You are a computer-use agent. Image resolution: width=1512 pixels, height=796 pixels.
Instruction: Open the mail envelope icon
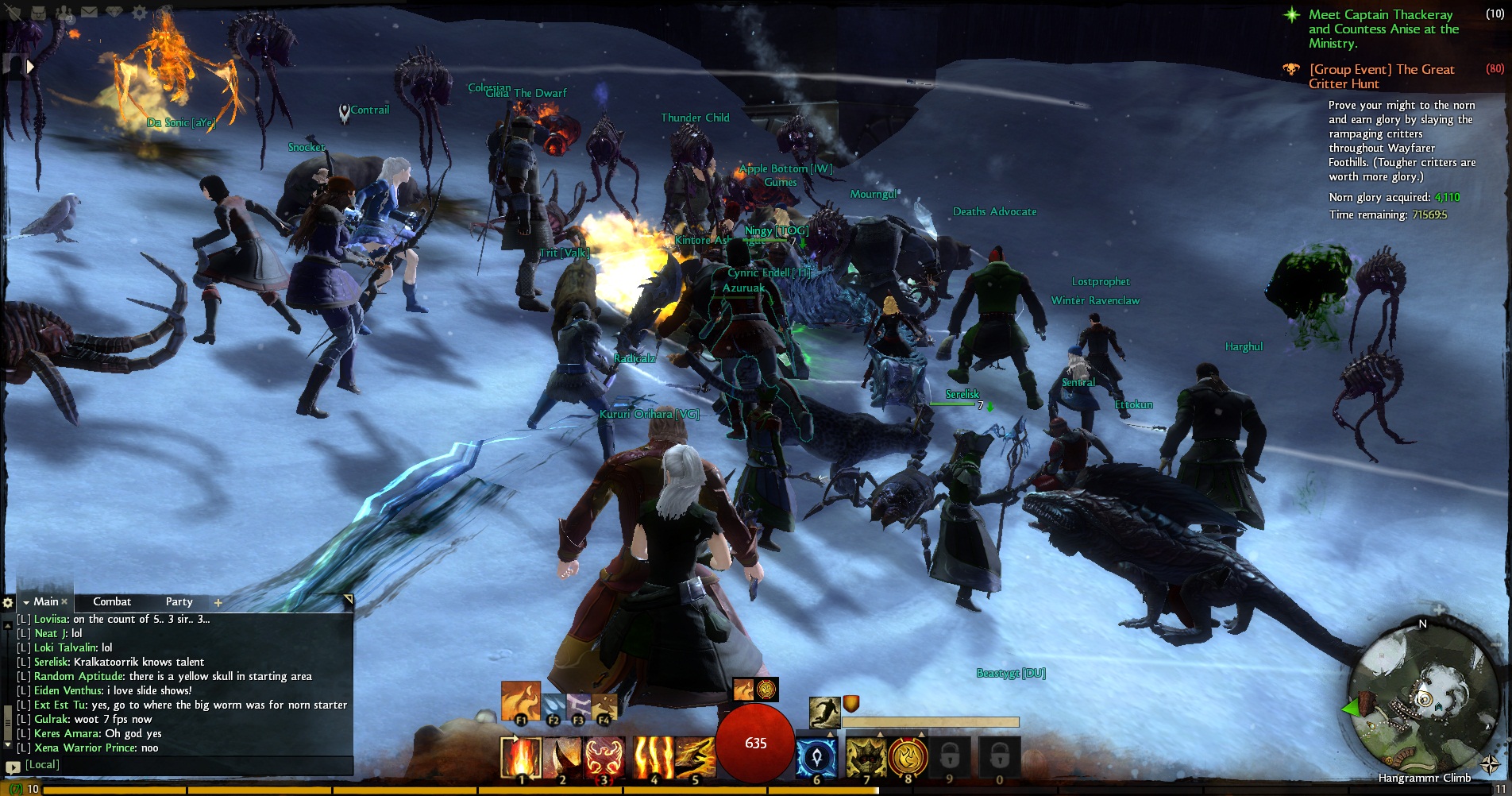tap(89, 12)
